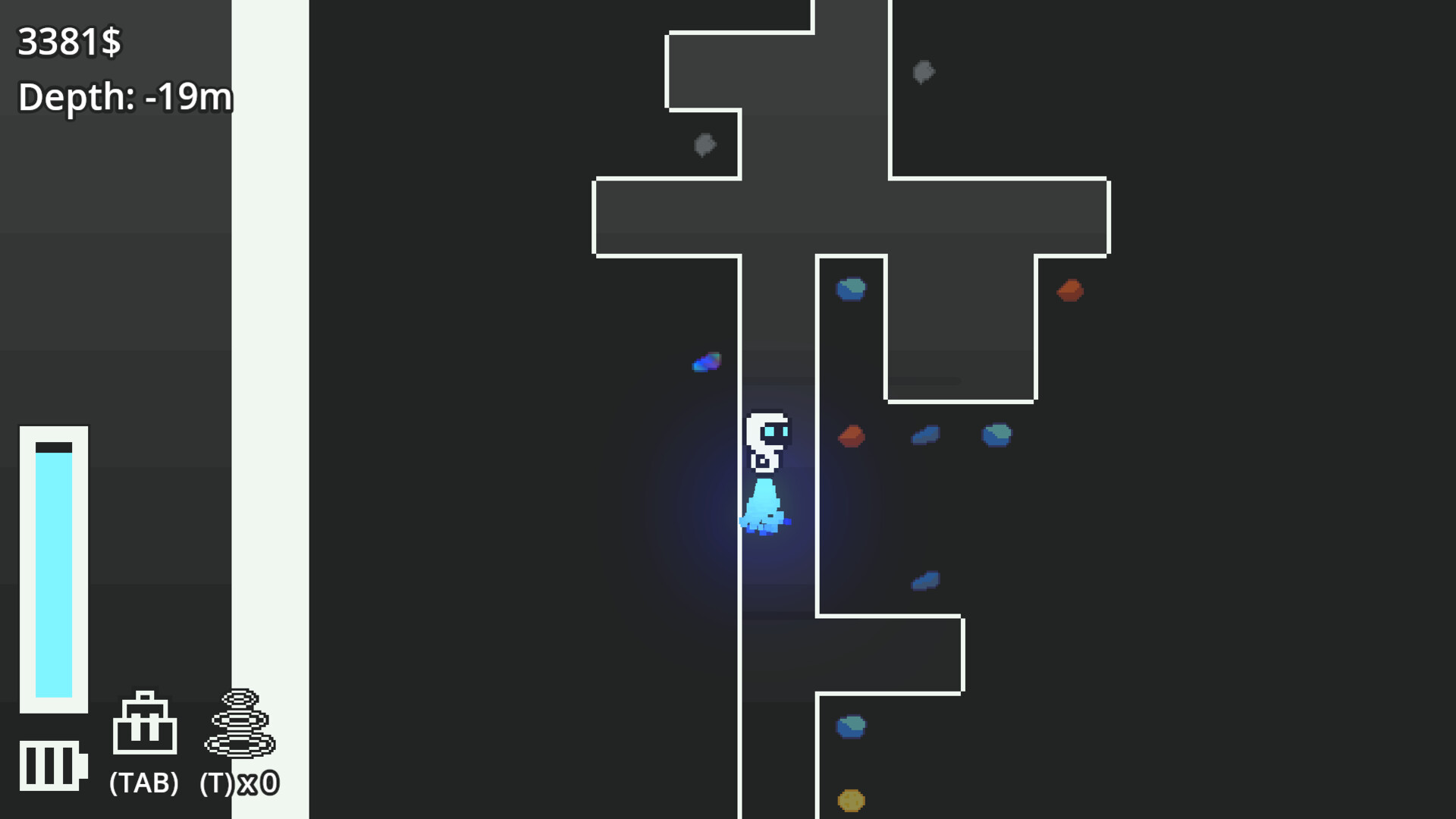Screen dimensions: 1456x819
Task: Click the orange ore near the right wall
Action: click(x=1069, y=290)
